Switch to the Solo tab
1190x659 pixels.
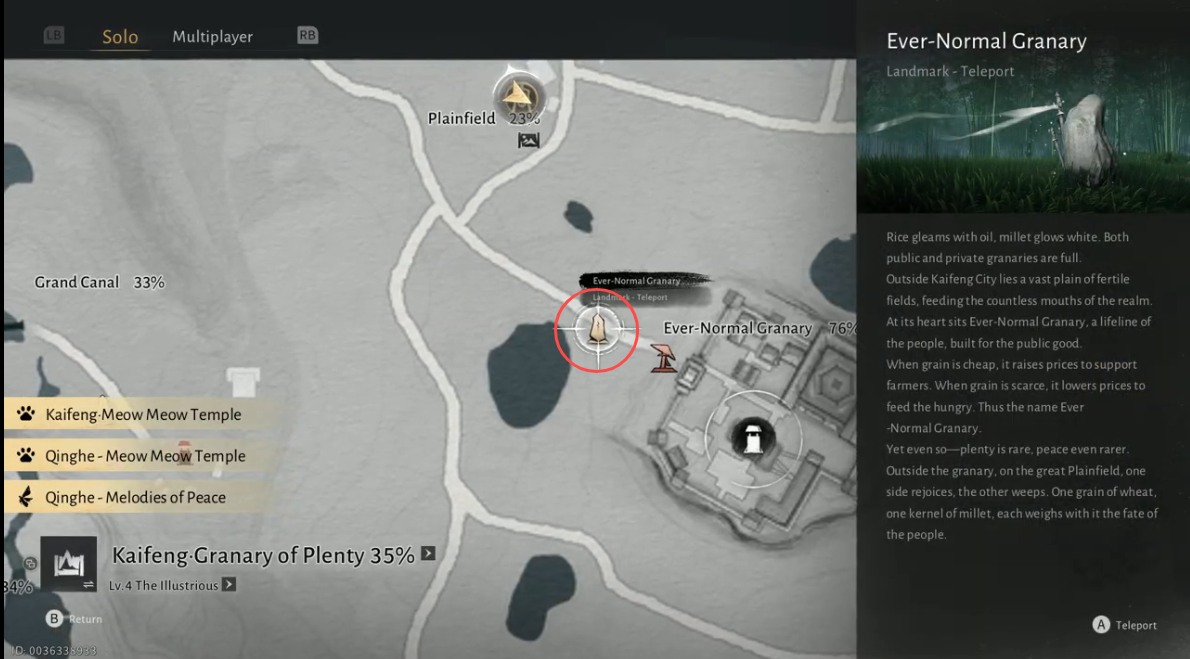pyautogui.click(x=120, y=37)
